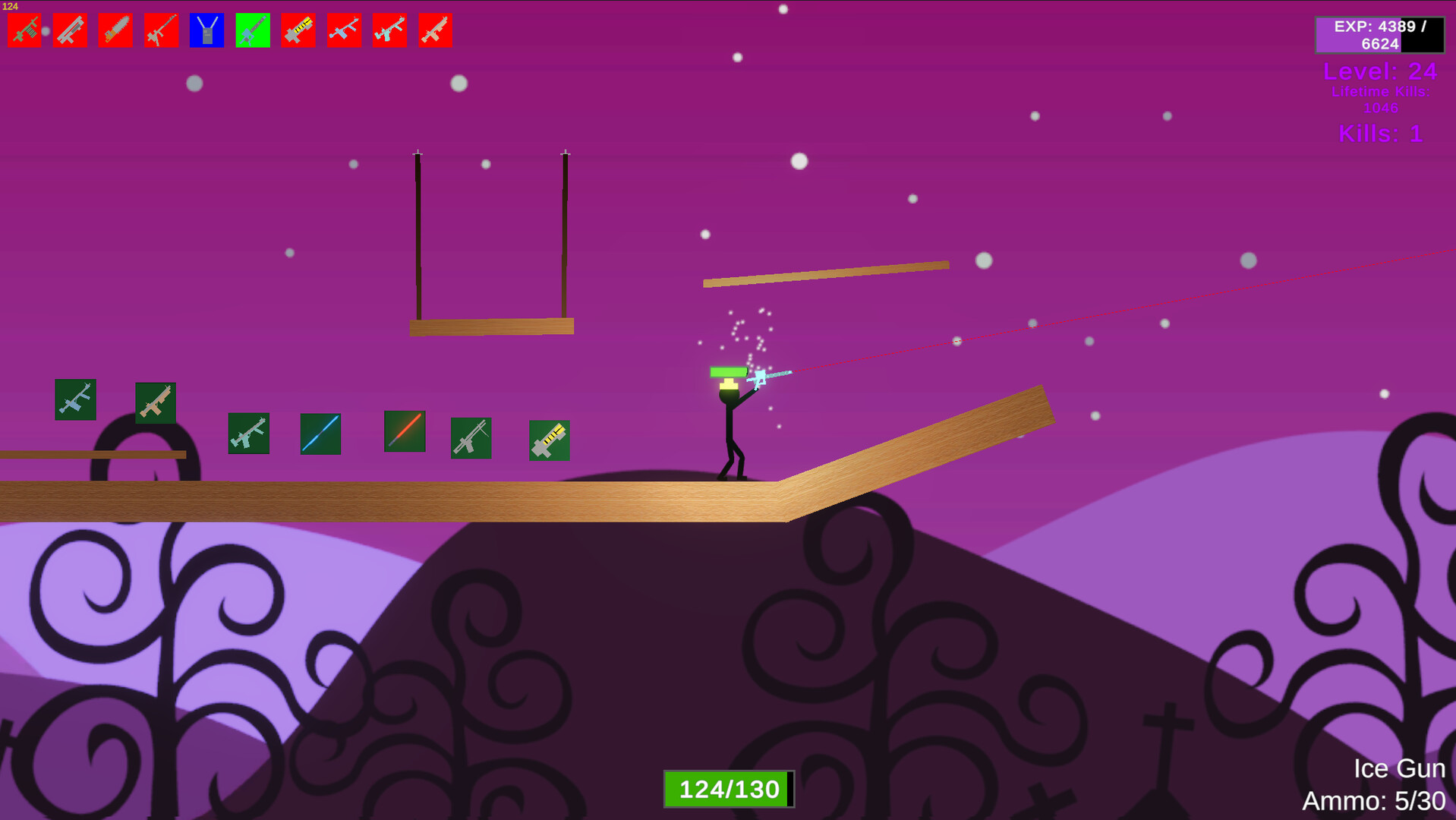
Task: Select the last weapon slot in the hotbar
Action: click(434, 29)
